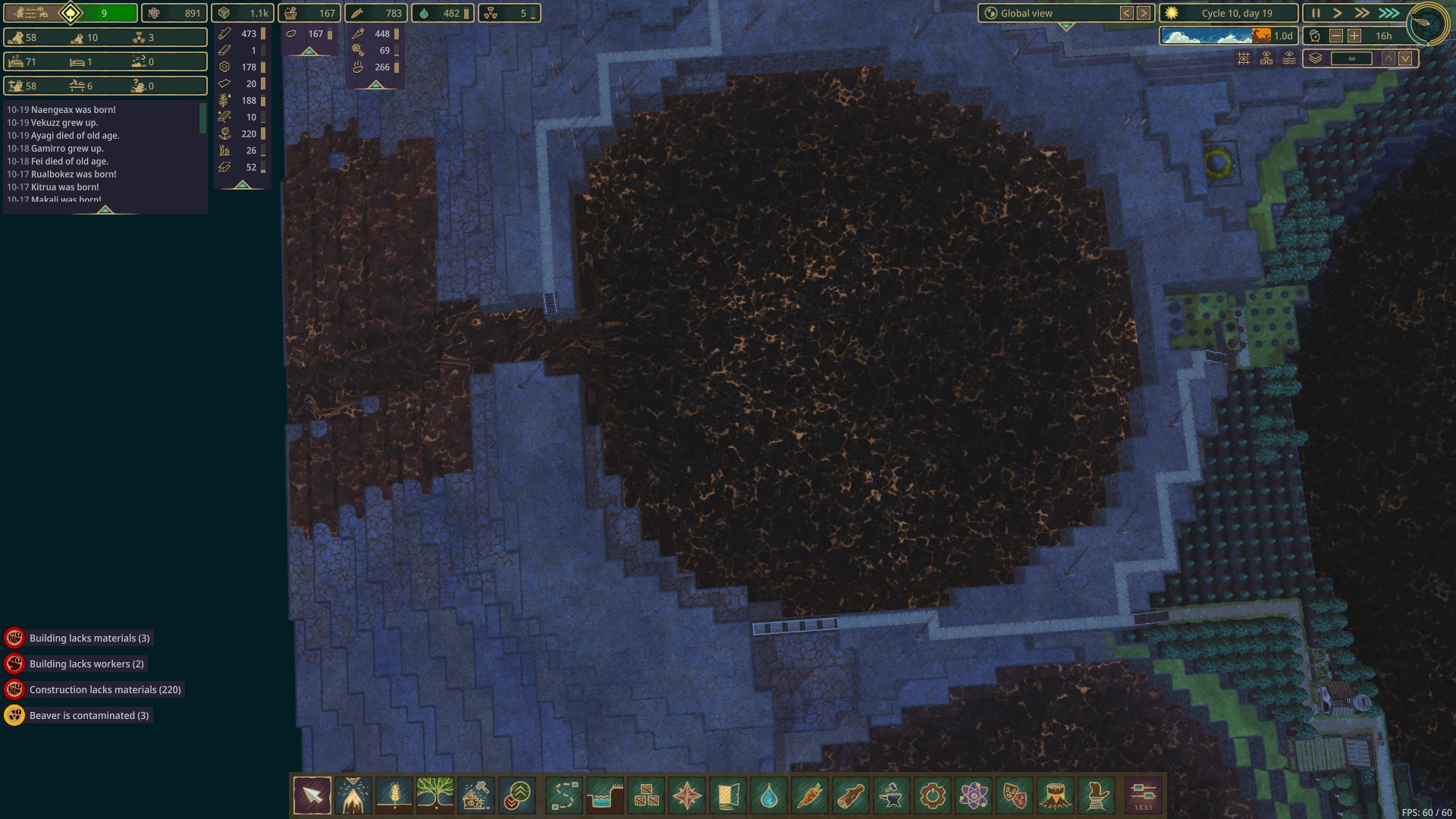Open the science atom category

[974, 795]
